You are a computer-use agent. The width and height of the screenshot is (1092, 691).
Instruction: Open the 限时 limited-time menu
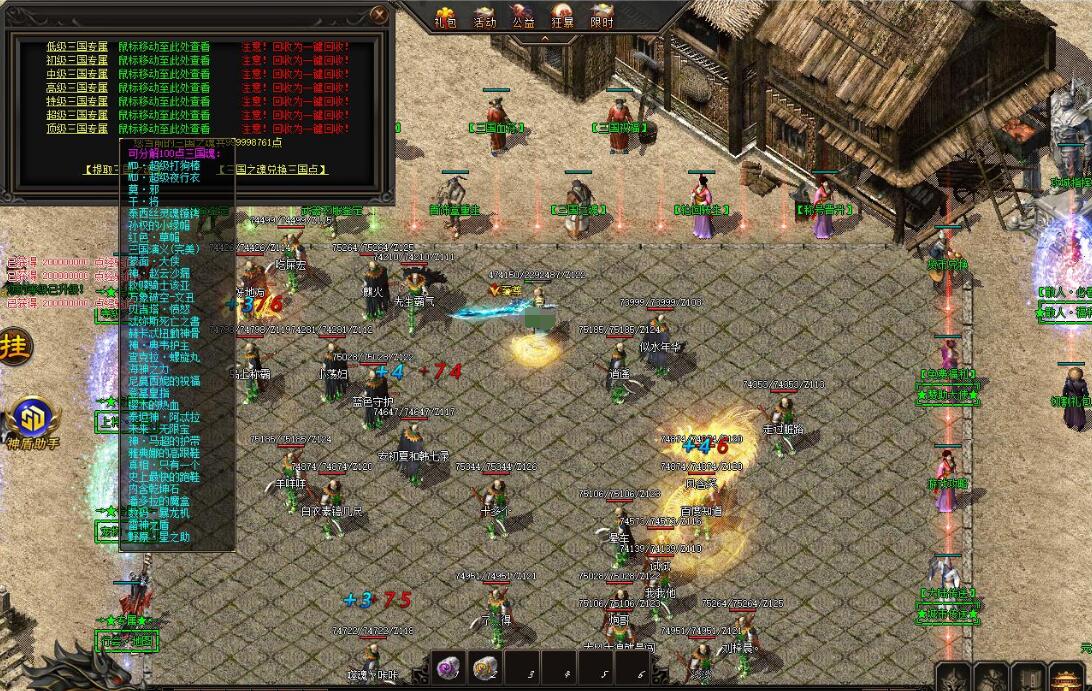pos(602,16)
